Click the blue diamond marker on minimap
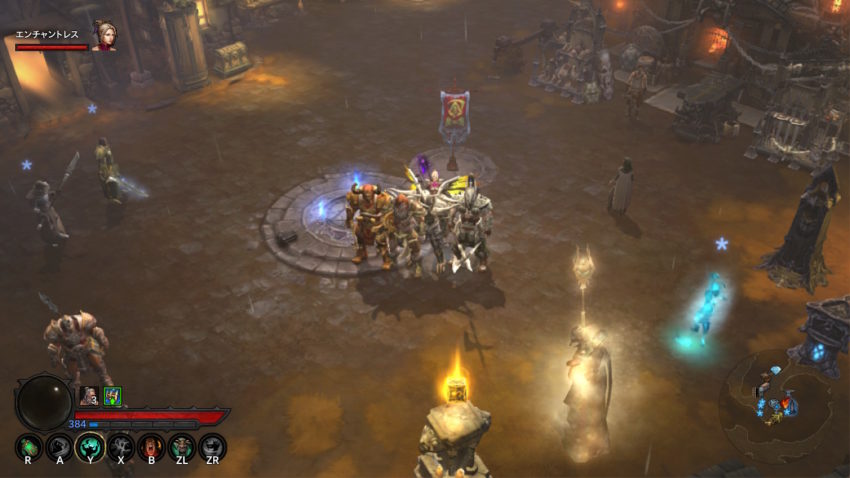Viewport: 850px width, 478px height. (775, 372)
